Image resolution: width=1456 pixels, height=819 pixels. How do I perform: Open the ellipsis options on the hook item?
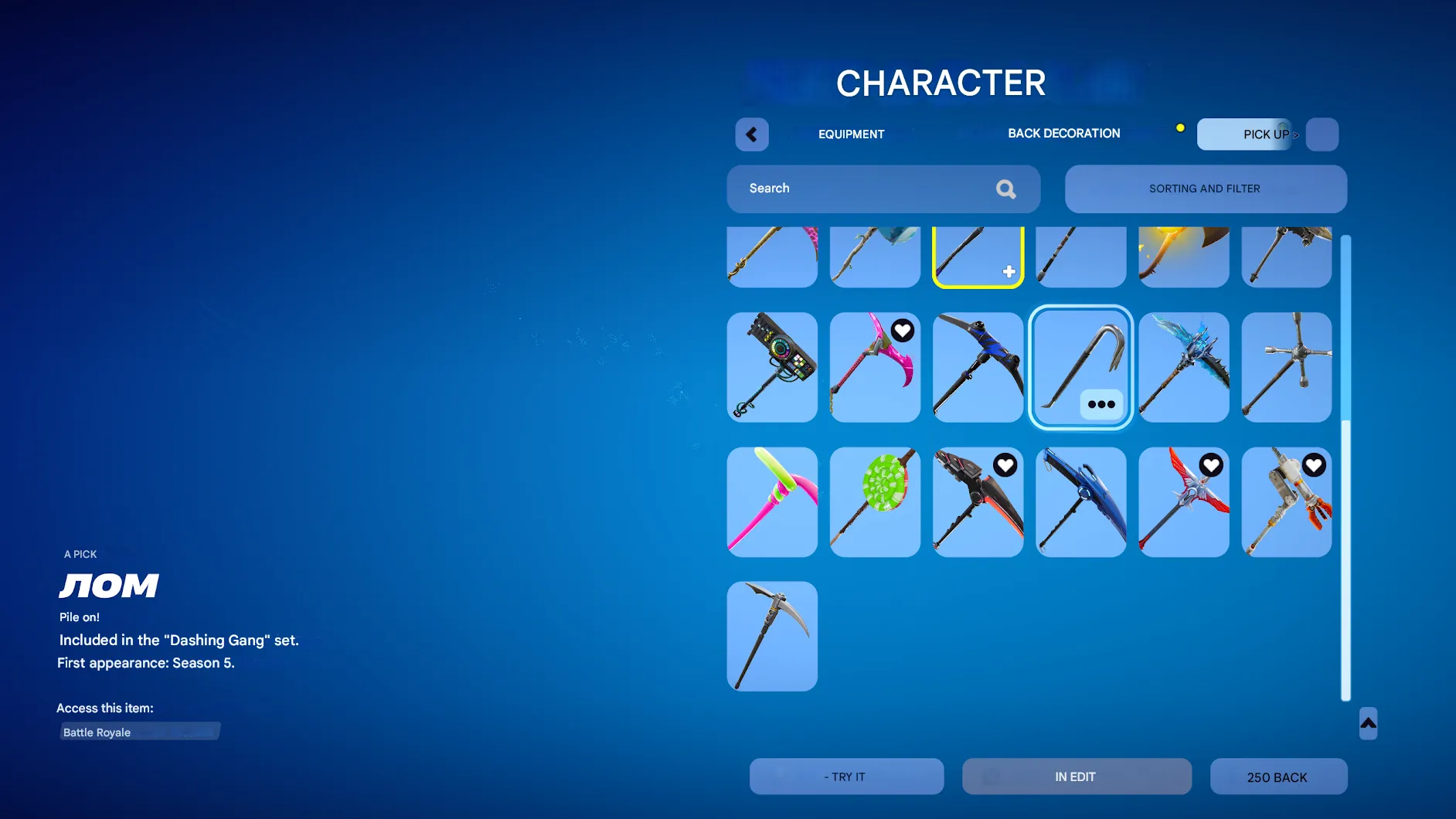point(1101,404)
